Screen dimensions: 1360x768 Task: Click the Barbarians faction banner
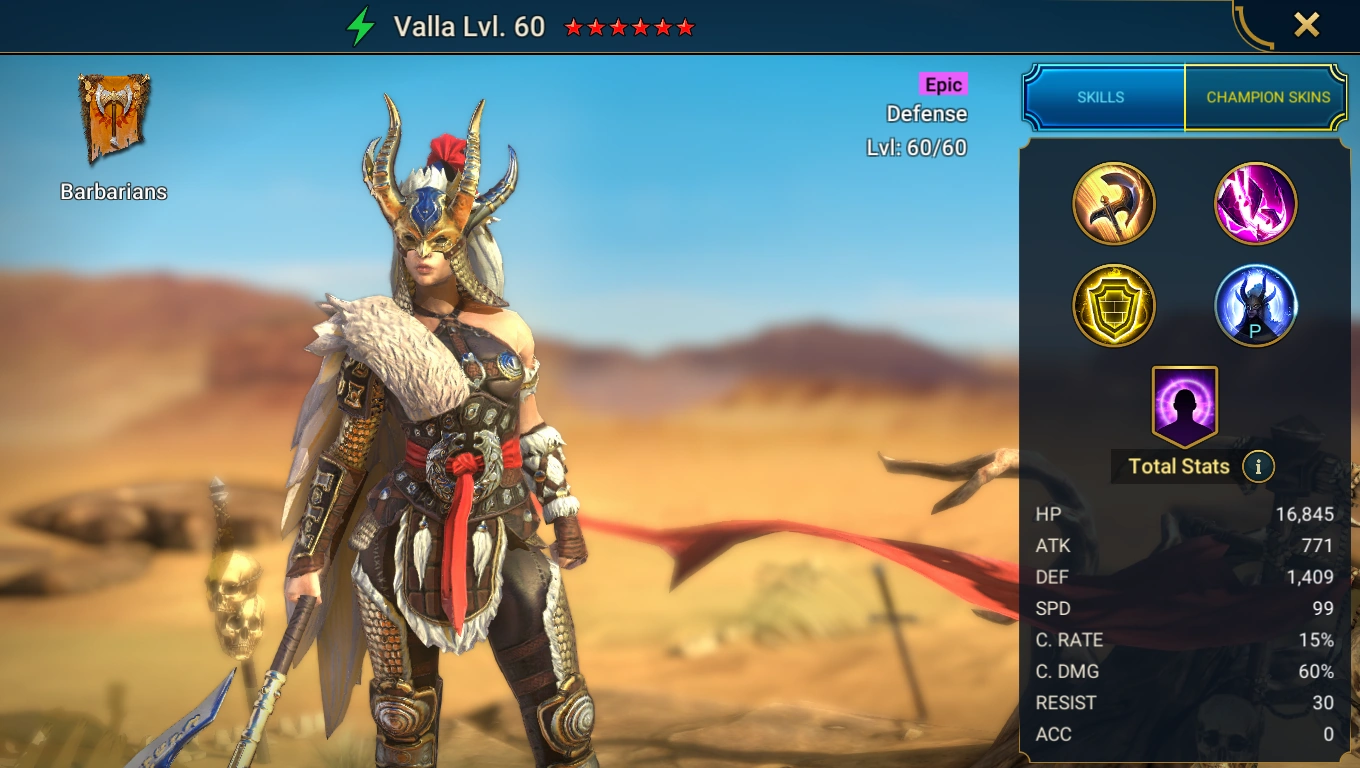(114, 118)
